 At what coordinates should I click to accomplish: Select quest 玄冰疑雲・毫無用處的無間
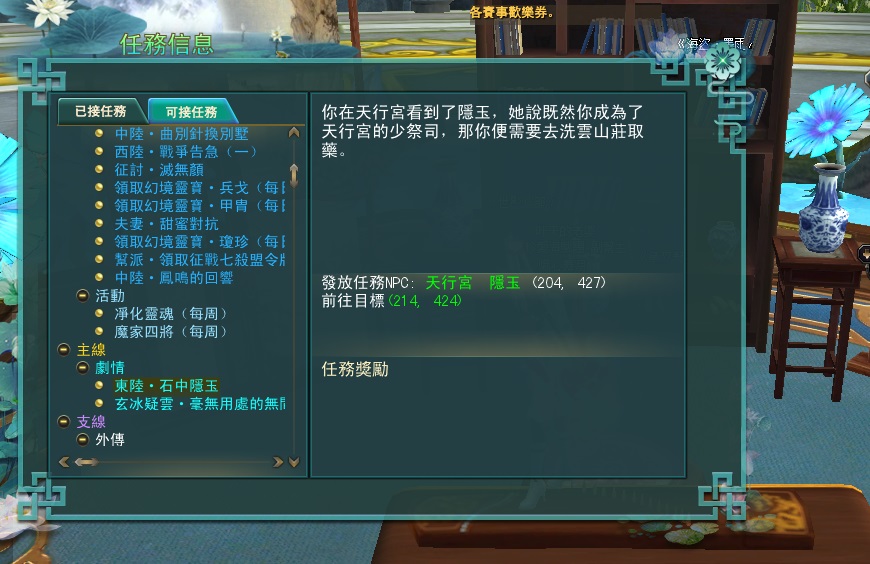point(199,403)
